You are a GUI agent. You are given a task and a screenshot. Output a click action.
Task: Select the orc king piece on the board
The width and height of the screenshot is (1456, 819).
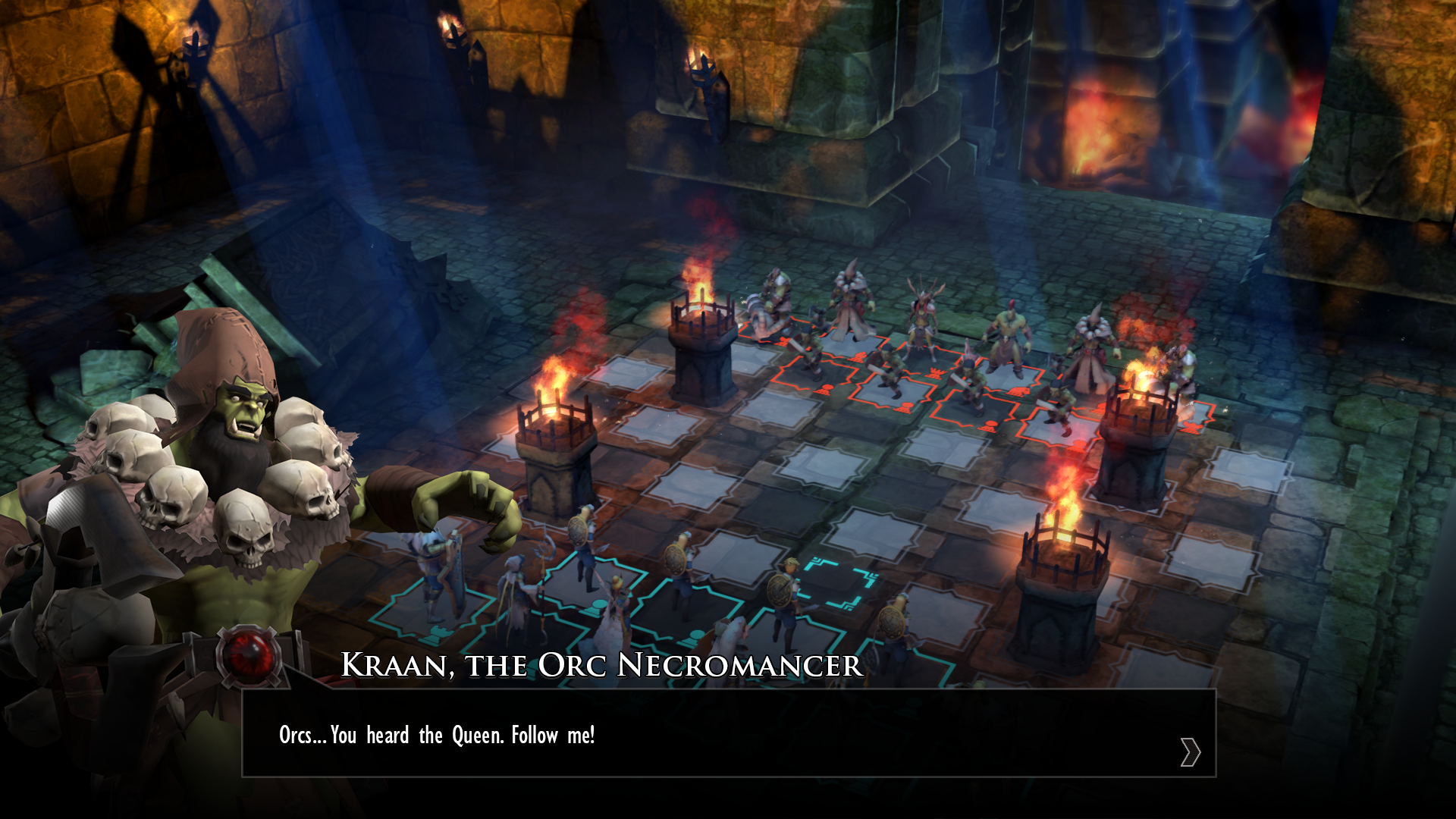click(1008, 341)
